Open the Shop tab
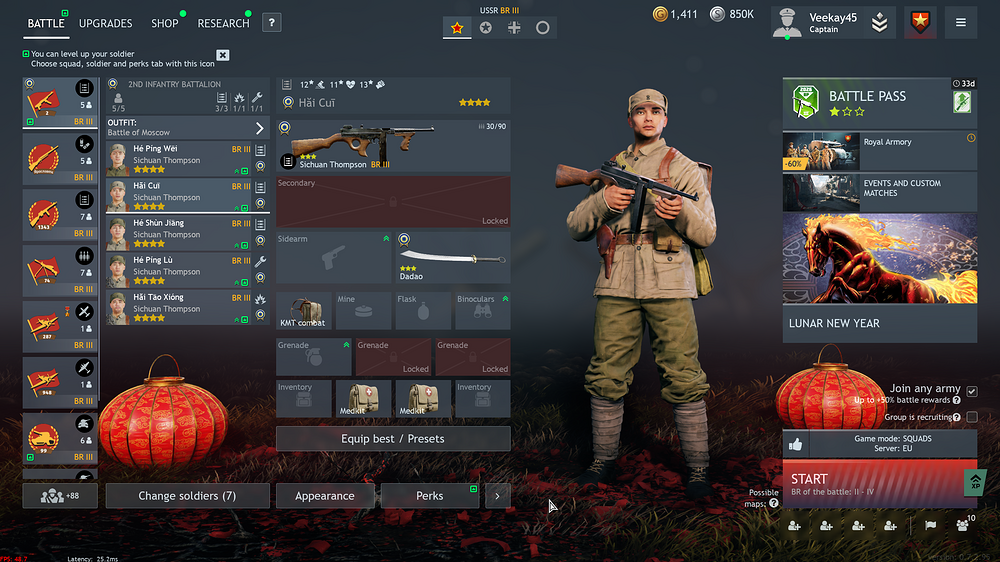This screenshot has height=562, width=1000. 165,23
